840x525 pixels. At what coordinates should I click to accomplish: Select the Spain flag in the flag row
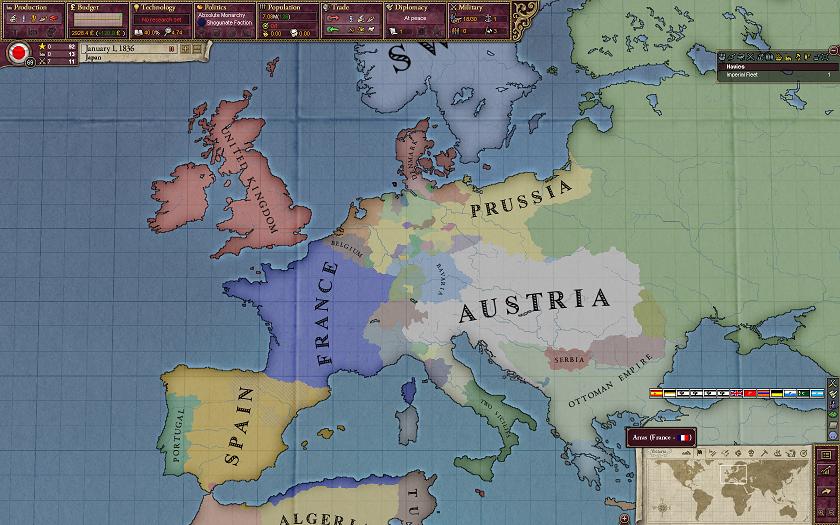tap(657, 394)
